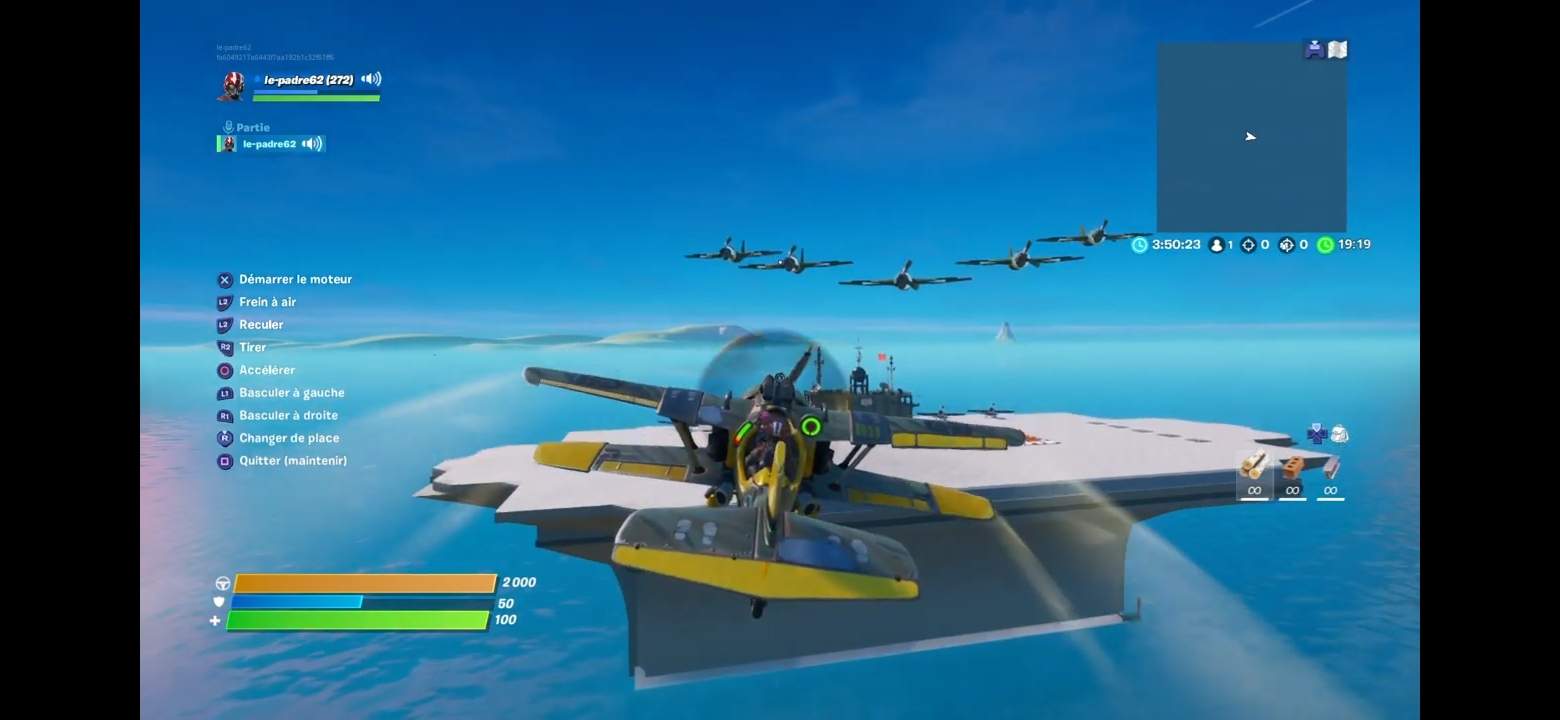Open the map icon above the minimap
1560x720 pixels.
[1337, 47]
